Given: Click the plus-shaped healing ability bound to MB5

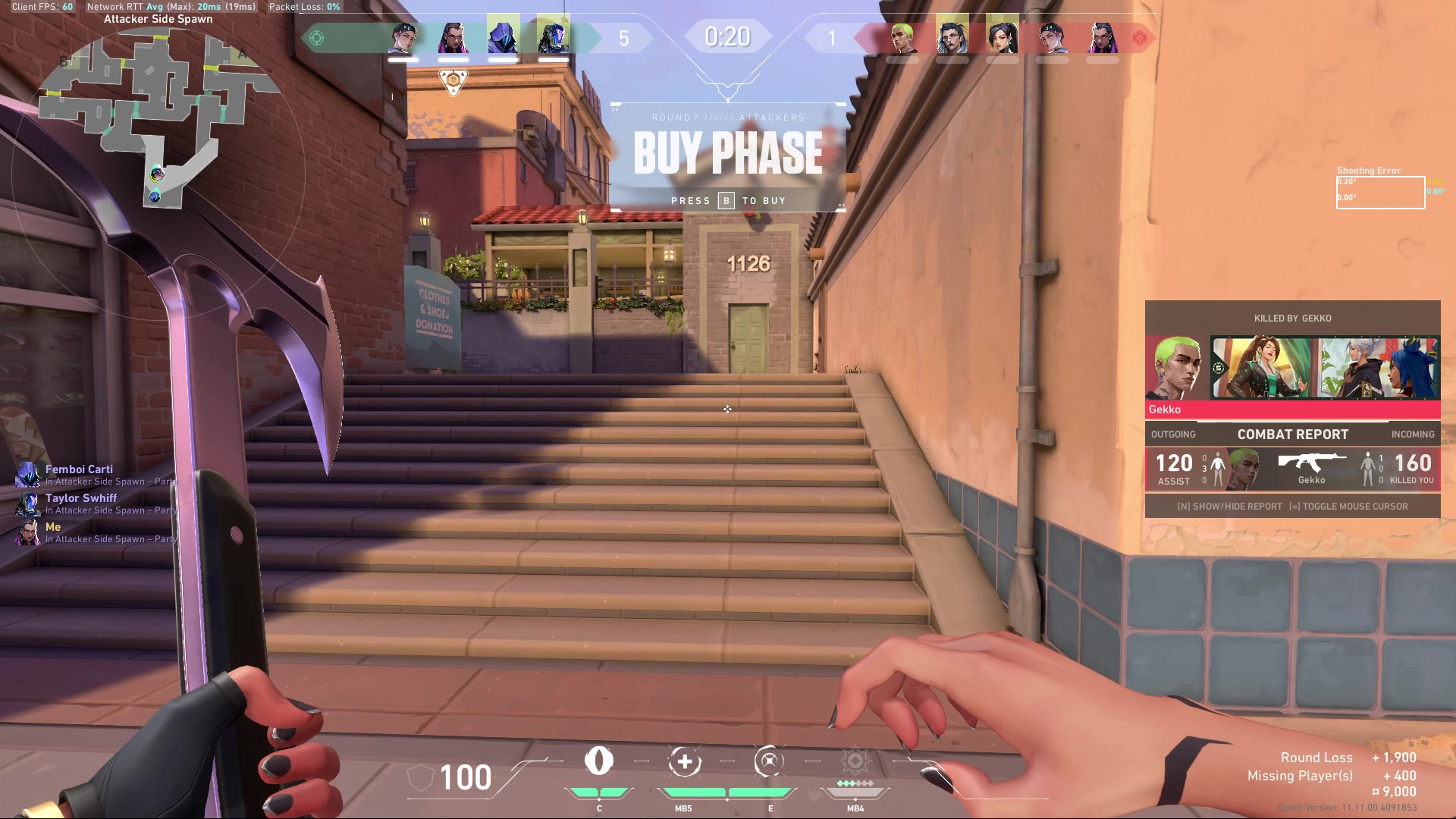Looking at the screenshot, I should (686, 762).
